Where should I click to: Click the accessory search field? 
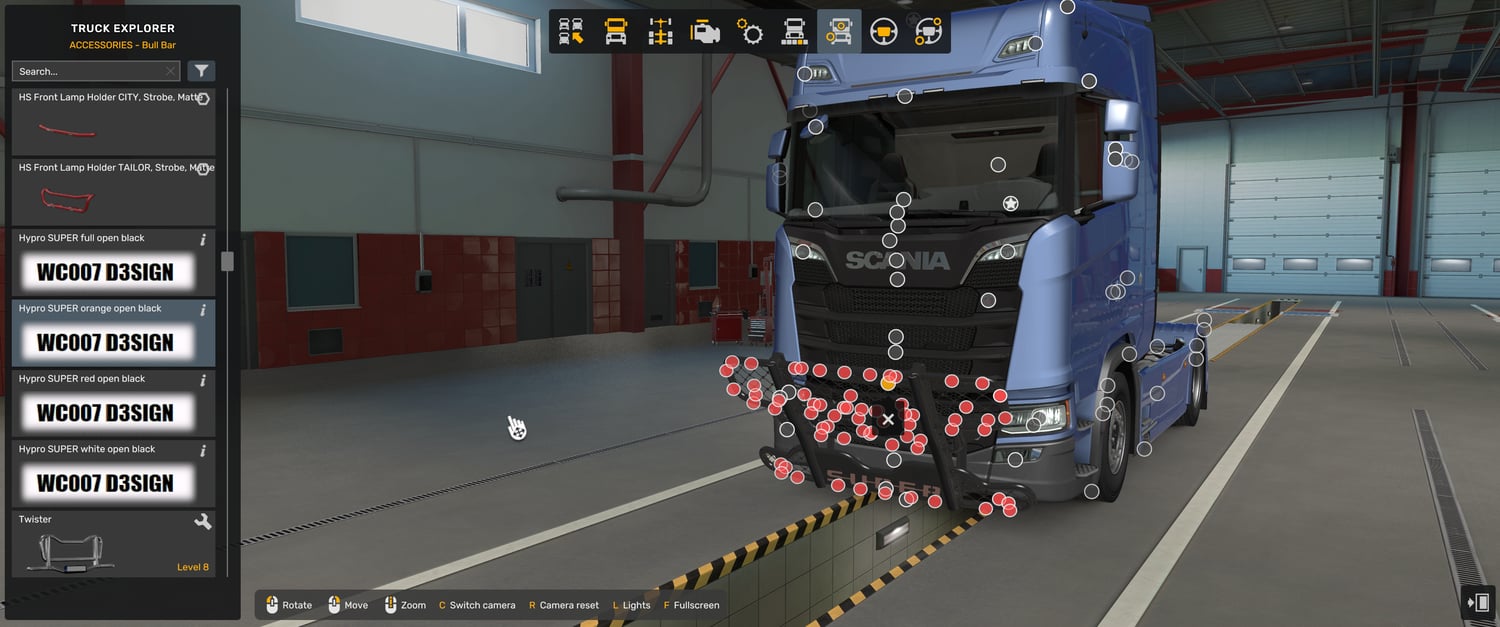(88, 71)
